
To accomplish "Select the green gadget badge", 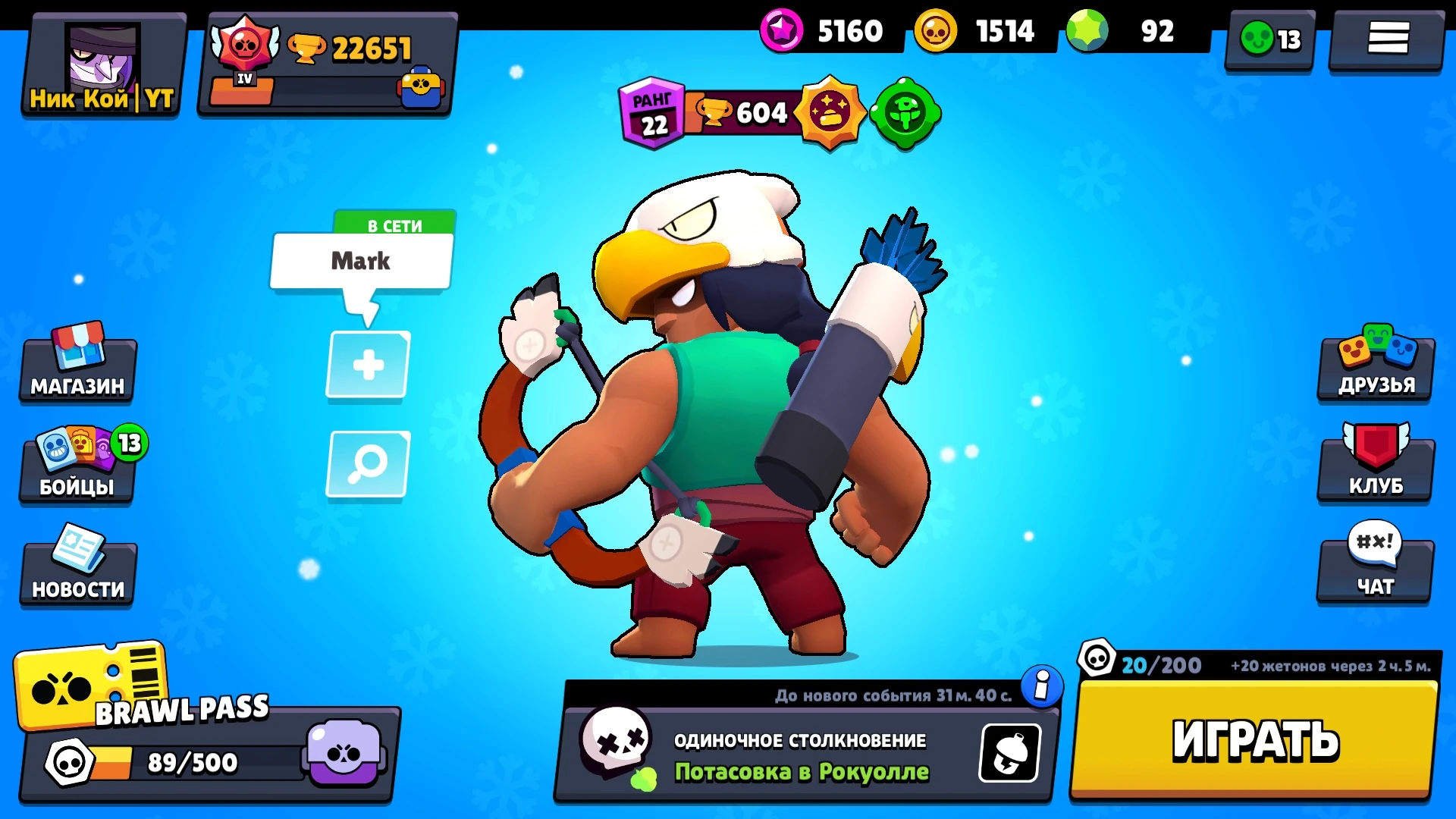I will (x=905, y=114).
